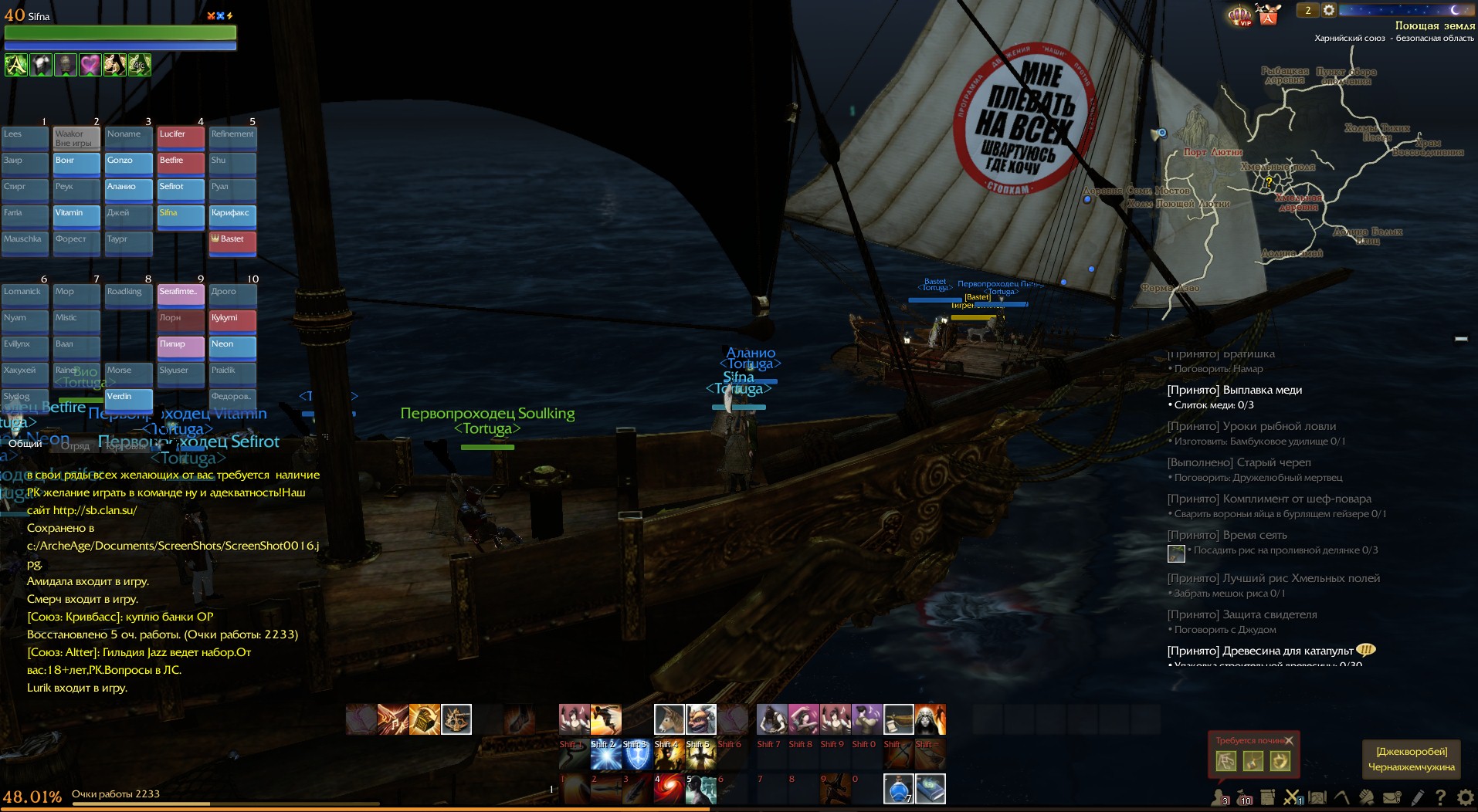The image size is (1478, 812).
Task: Open the help question mark menu
Action: pos(1440,797)
